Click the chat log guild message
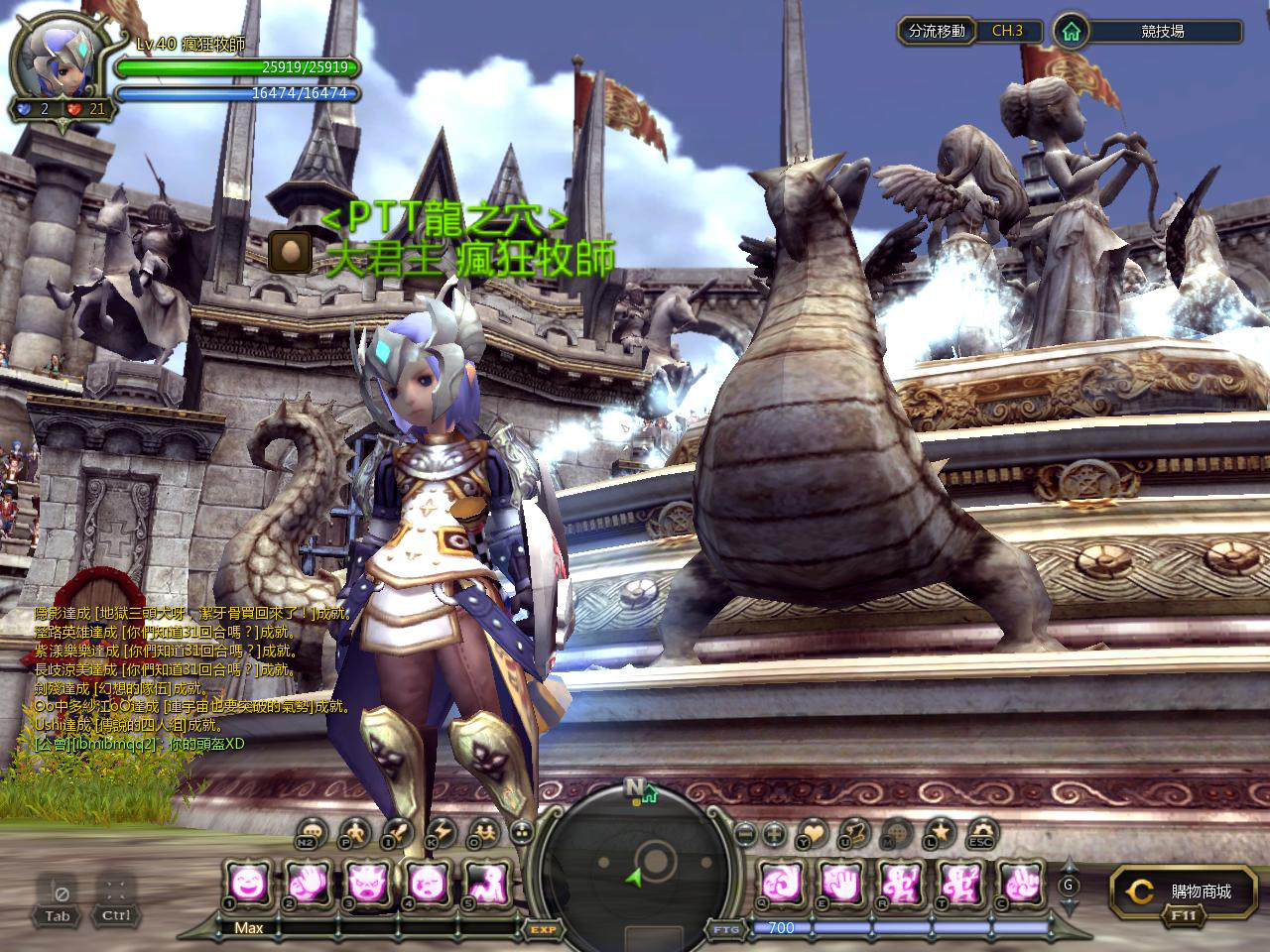Image resolution: width=1270 pixels, height=952 pixels. pyautogui.click(x=139, y=743)
